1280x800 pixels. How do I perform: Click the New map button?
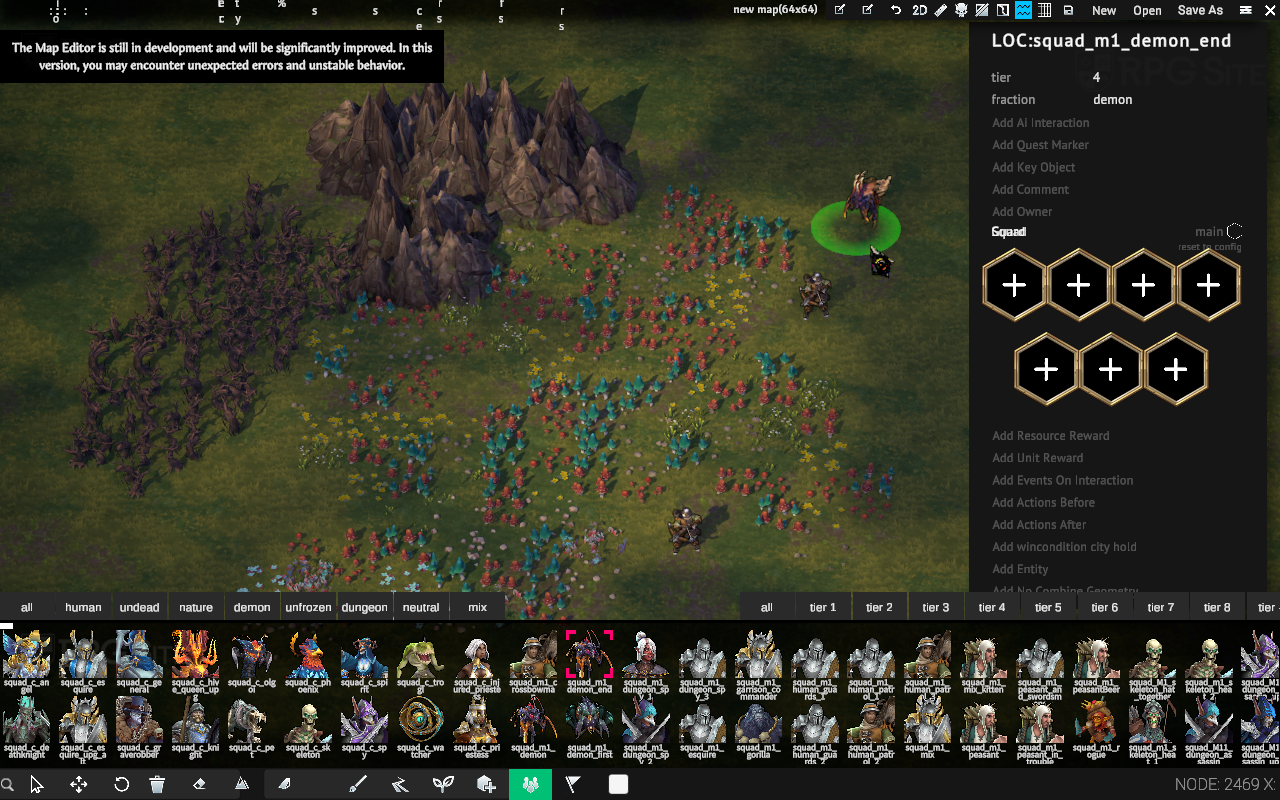pos(1104,10)
